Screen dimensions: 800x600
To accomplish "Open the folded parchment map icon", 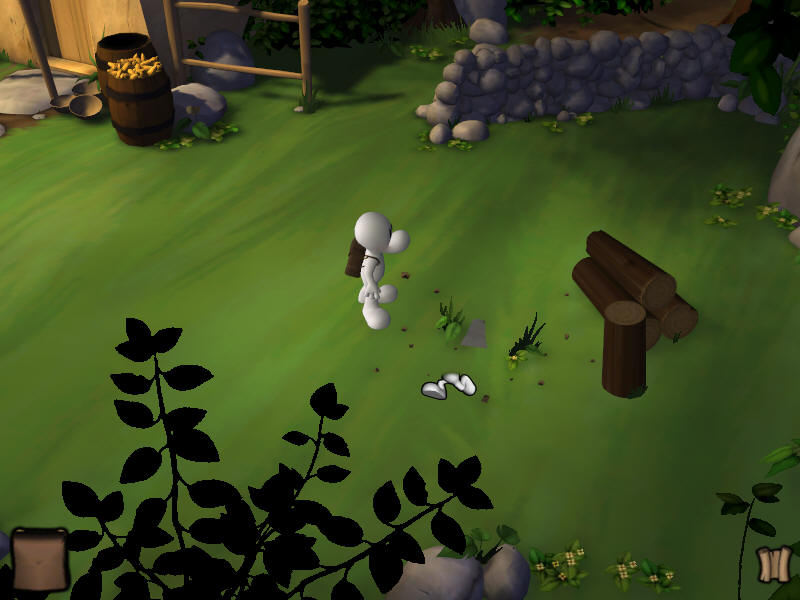I will tap(774, 565).
